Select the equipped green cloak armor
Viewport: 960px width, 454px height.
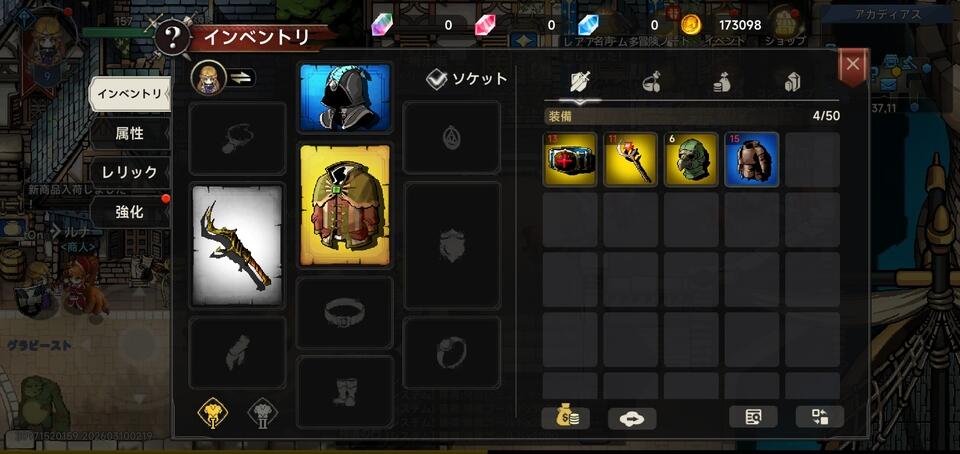pos(345,205)
